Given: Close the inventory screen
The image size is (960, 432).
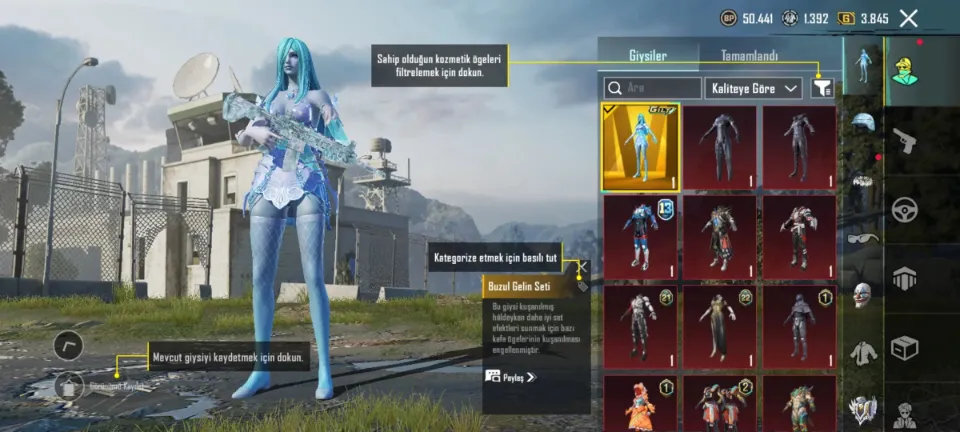Looking at the screenshot, I should tap(908, 18).
